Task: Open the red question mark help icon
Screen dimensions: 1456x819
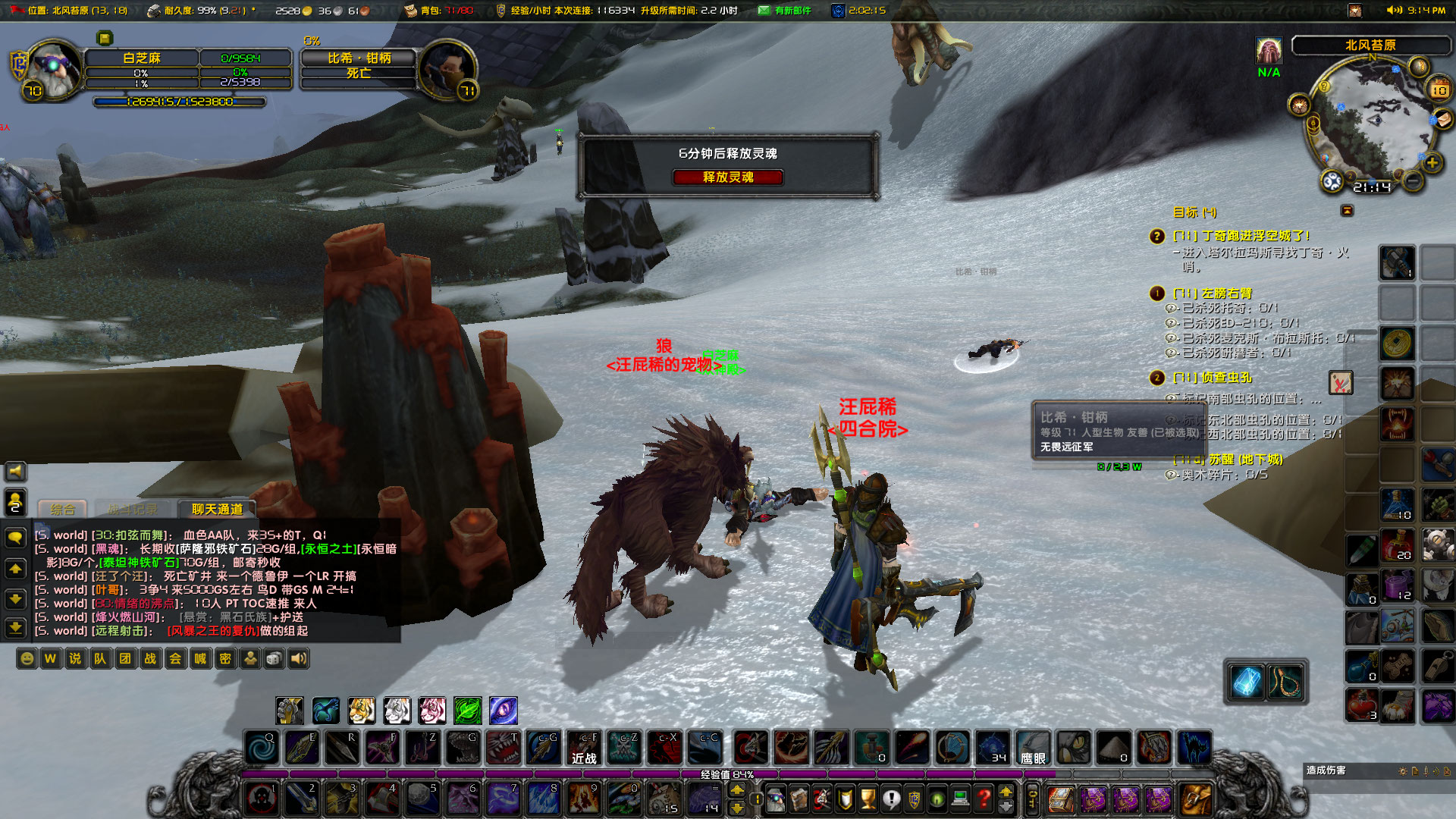Action: (x=983, y=799)
